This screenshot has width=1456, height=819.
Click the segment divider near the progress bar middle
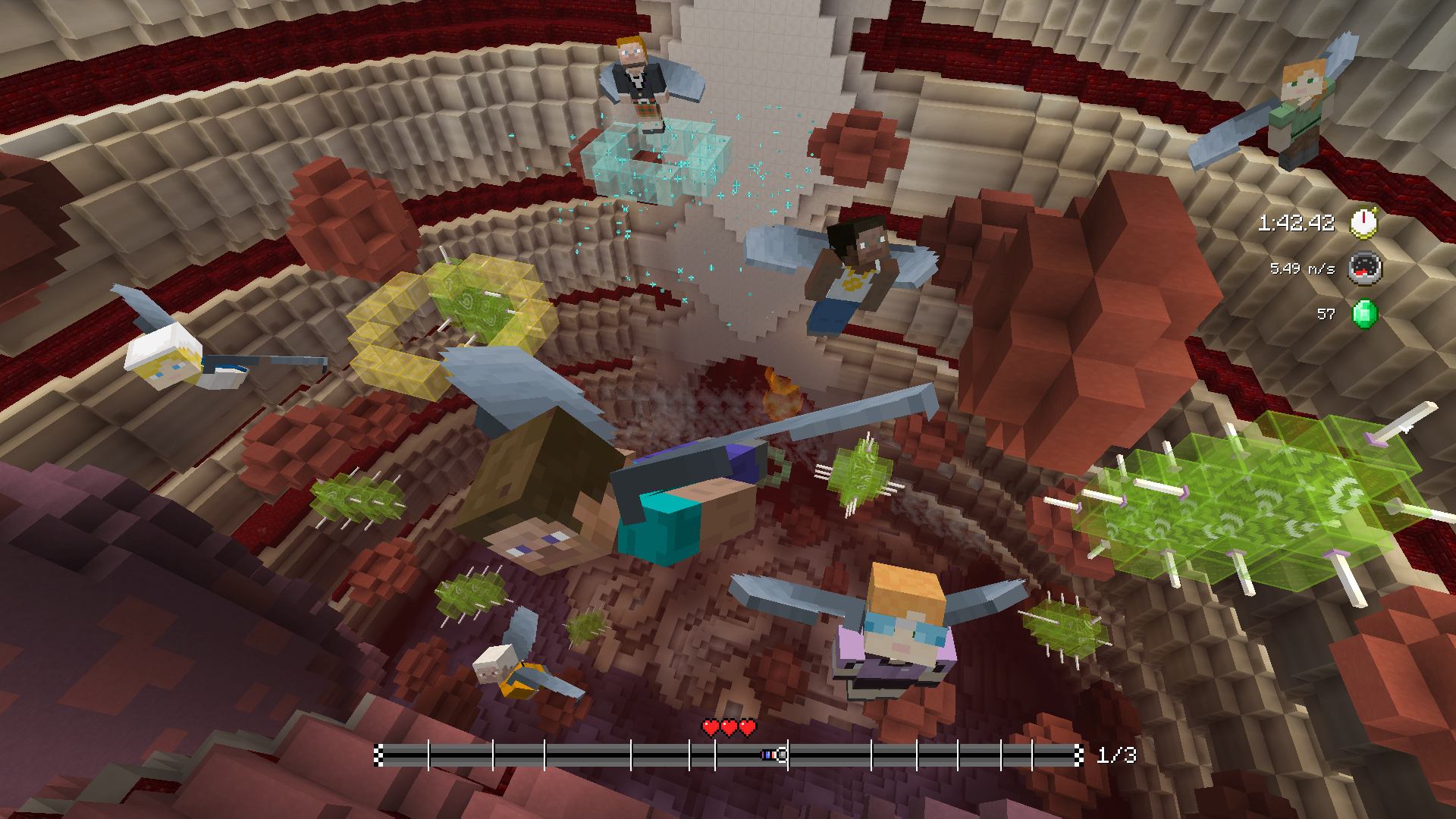point(716,756)
